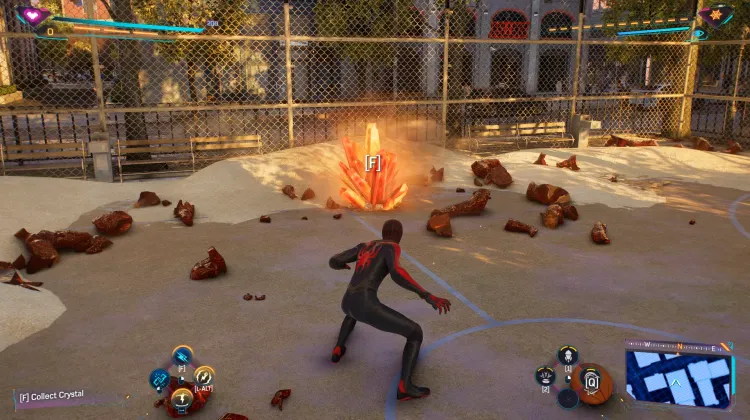This screenshot has height=420, width=750.
Task: Activate the right gadget web-shooter icon
Action: pos(590,380)
